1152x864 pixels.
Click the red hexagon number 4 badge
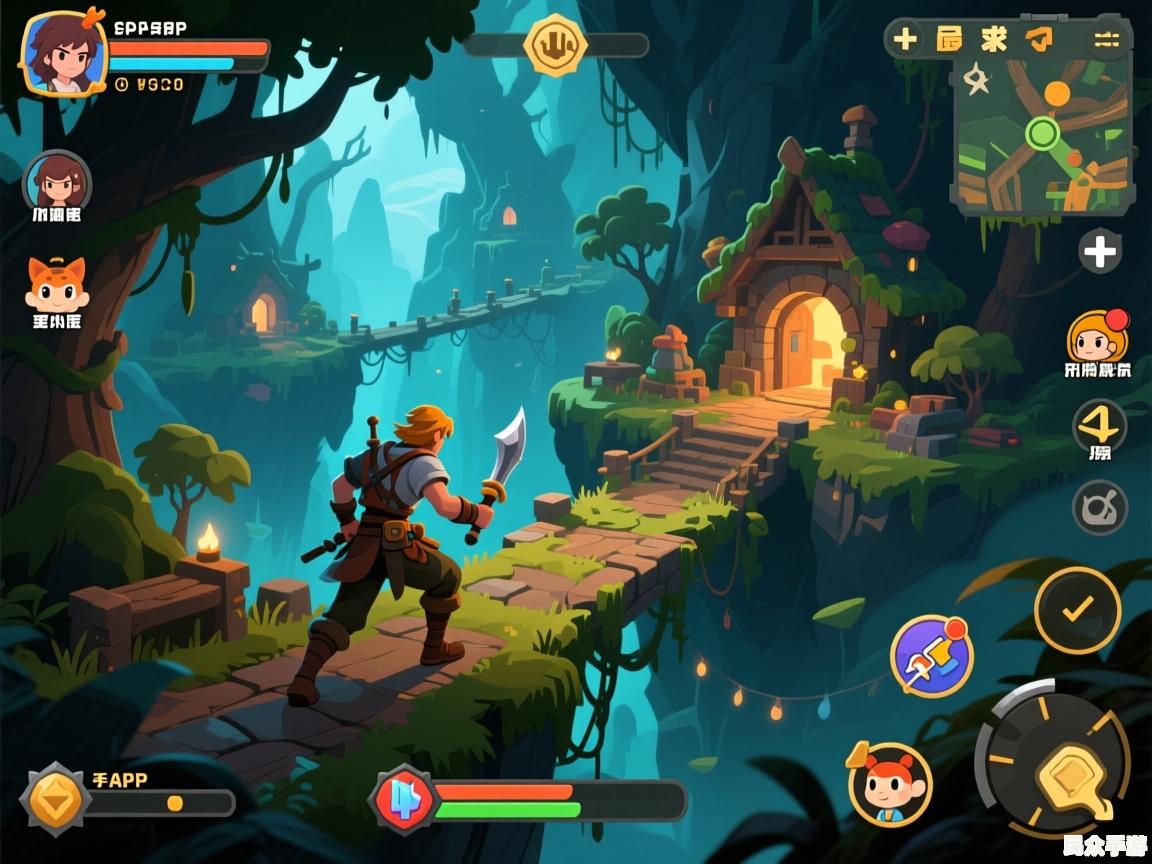(404, 800)
